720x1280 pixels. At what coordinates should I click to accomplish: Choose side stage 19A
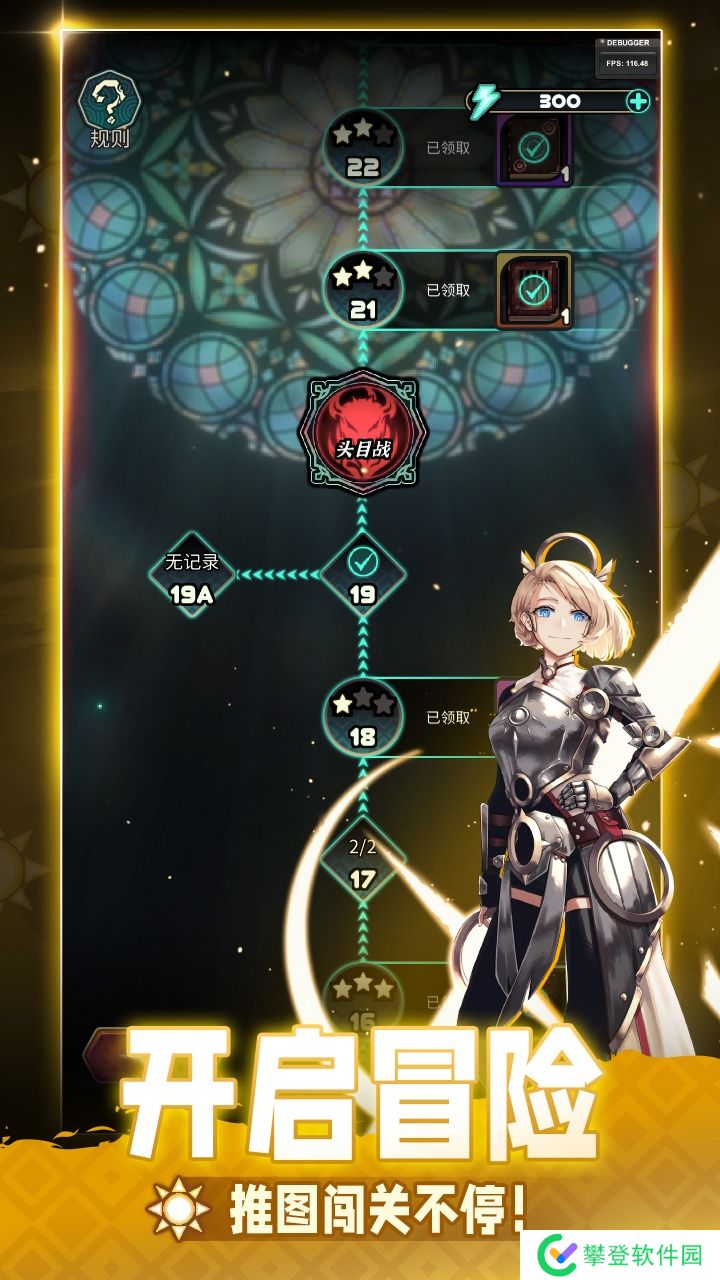click(192, 575)
